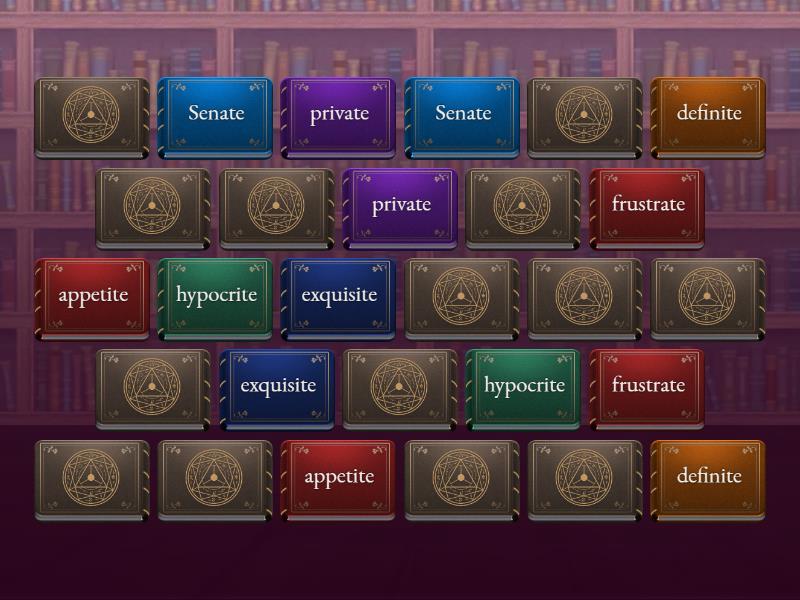The height and width of the screenshot is (600, 800).
Task: Flip the private card between the Senate cards
Action: pos(339,114)
